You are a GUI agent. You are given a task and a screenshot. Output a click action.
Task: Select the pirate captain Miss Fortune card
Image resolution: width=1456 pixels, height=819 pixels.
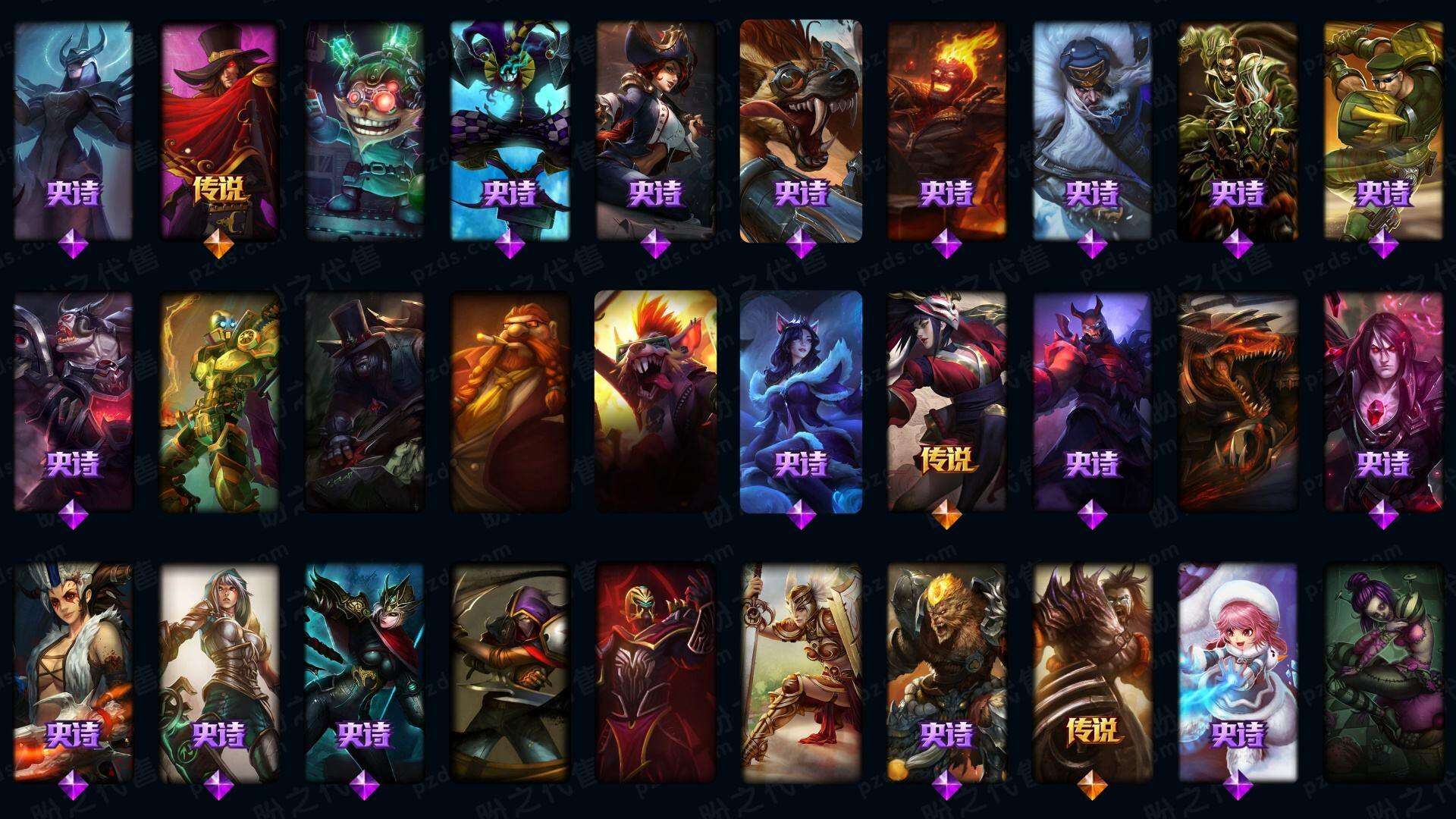(655, 129)
